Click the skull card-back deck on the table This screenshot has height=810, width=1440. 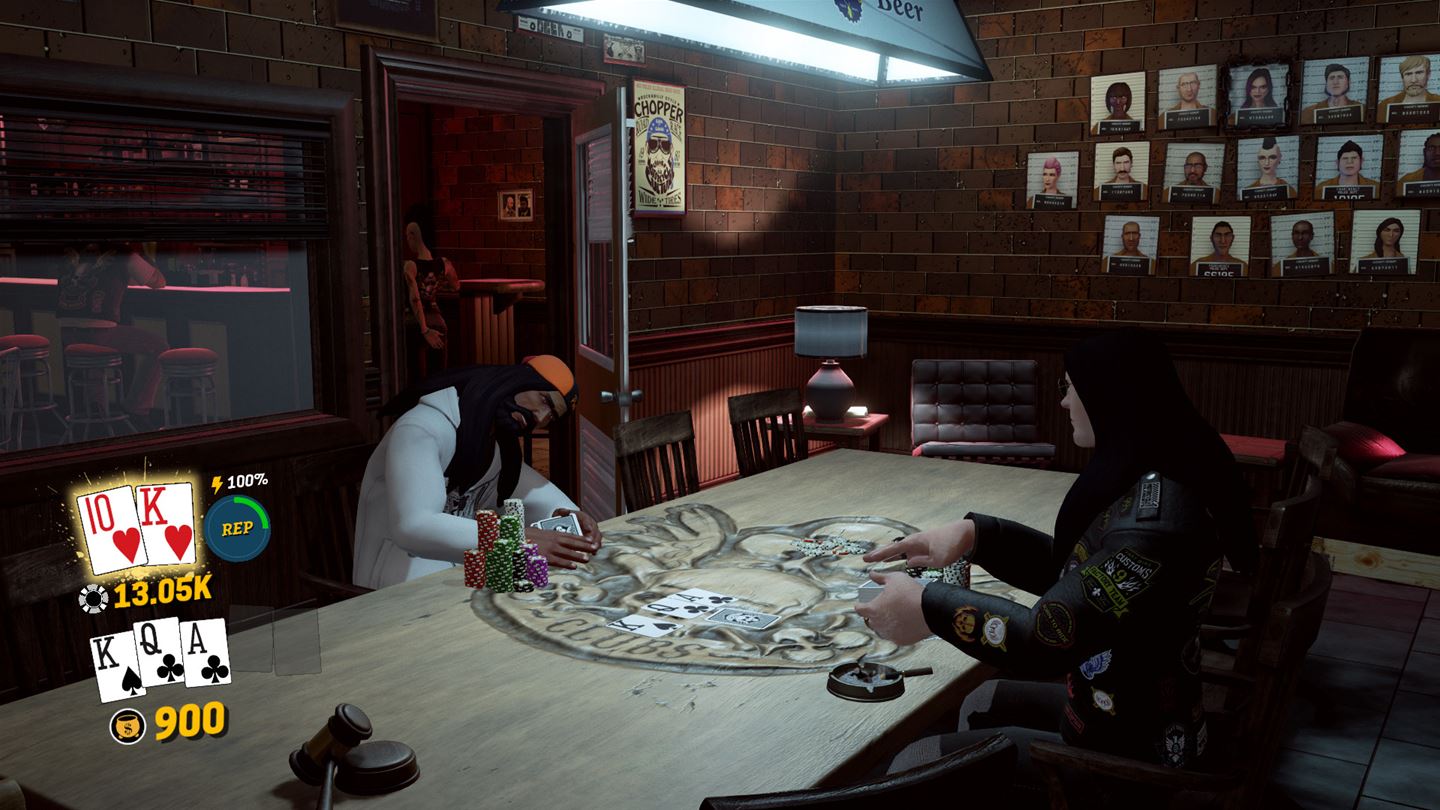coord(745,620)
